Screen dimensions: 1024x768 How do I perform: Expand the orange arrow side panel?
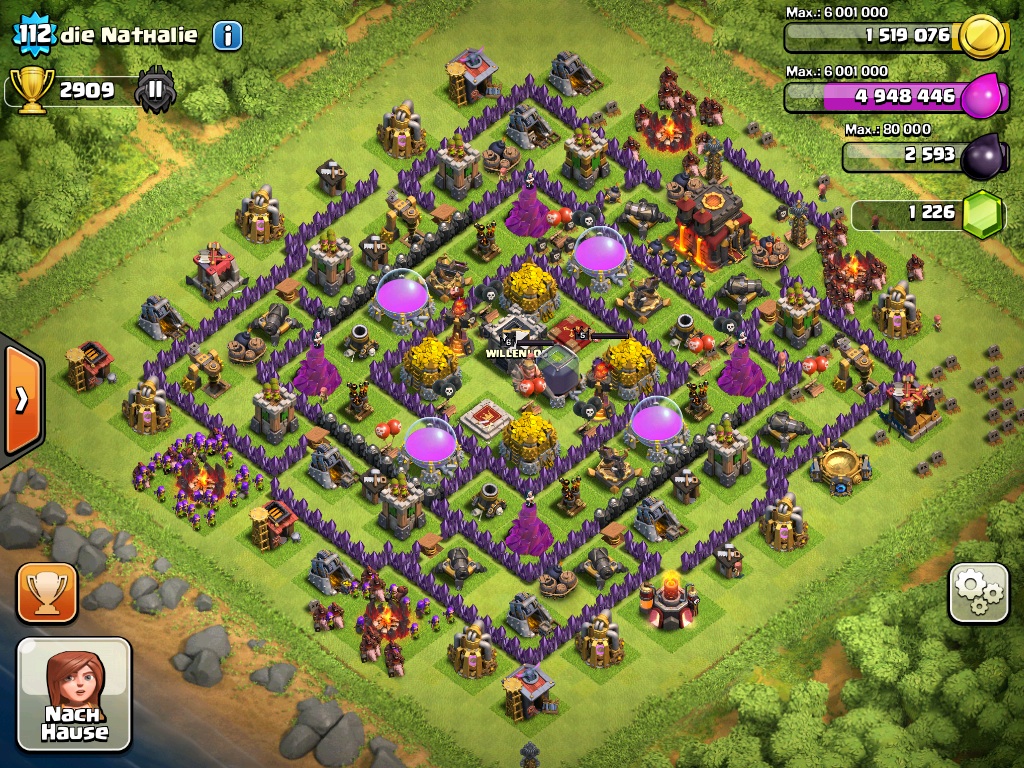(x=21, y=400)
